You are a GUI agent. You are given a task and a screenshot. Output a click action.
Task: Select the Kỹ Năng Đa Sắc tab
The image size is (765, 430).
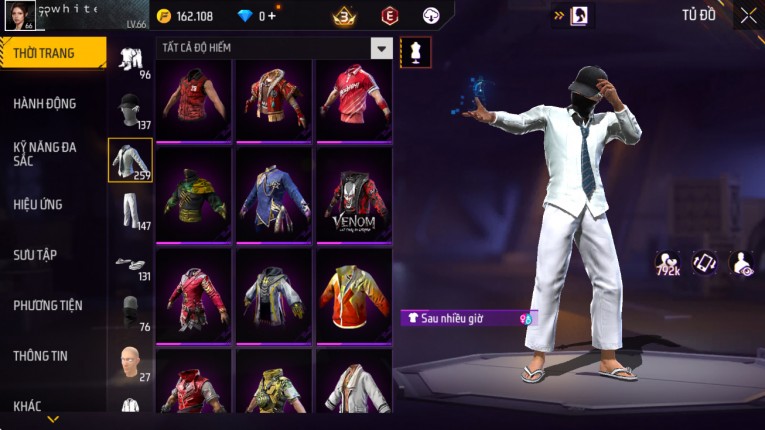click(44, 152)
